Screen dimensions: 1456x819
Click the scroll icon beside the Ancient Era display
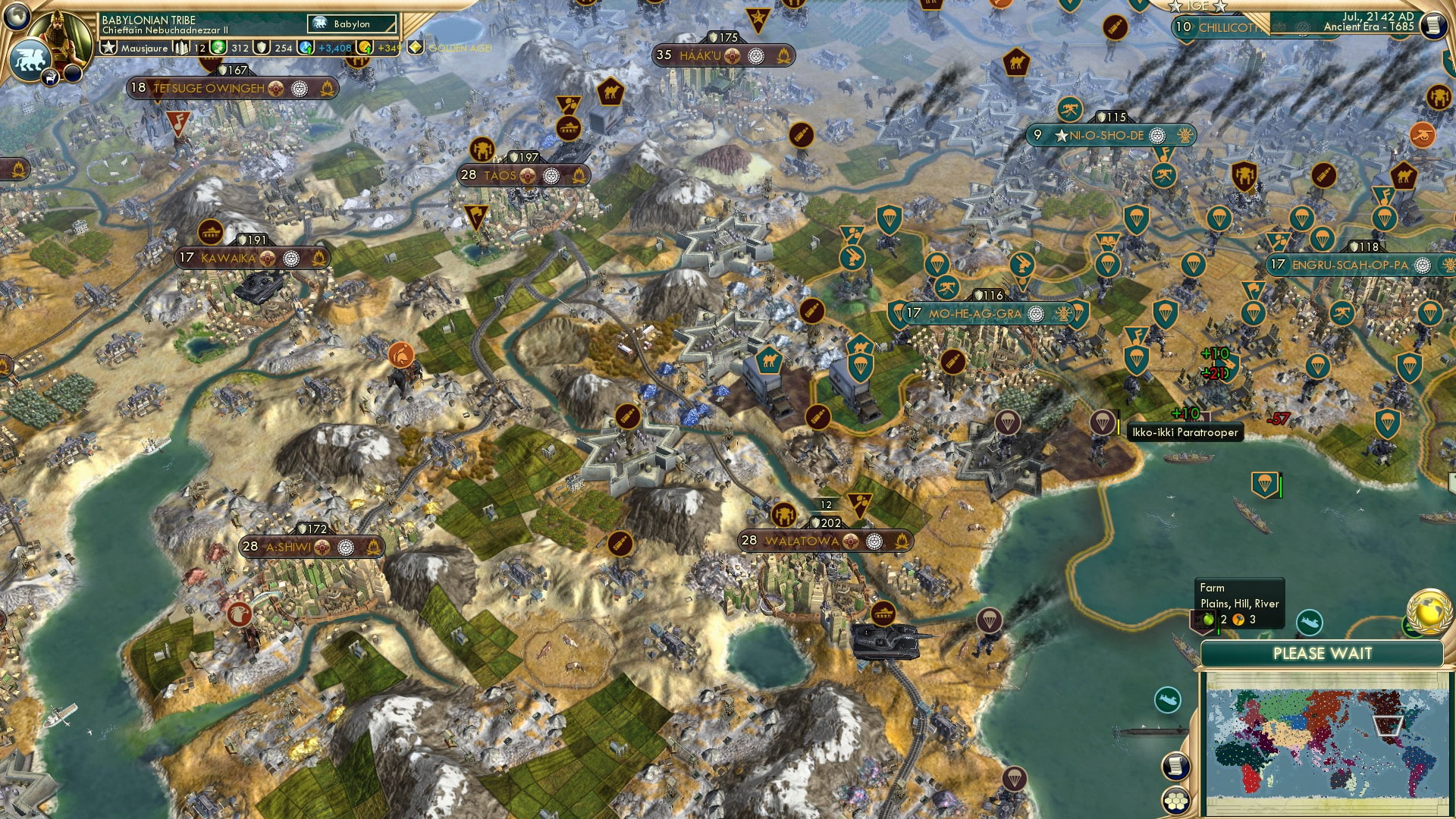1433,25
